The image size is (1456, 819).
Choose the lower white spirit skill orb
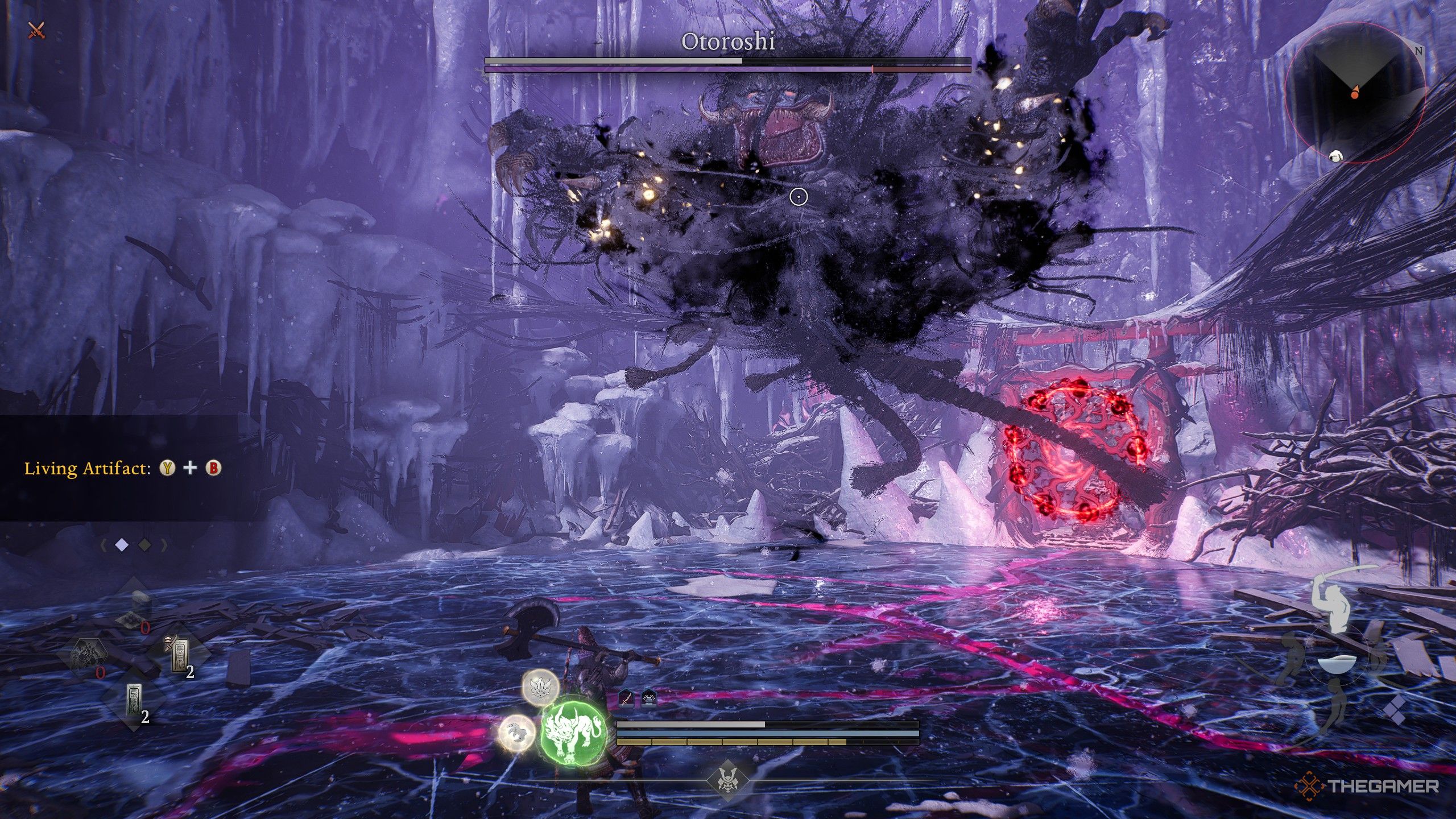516,733
